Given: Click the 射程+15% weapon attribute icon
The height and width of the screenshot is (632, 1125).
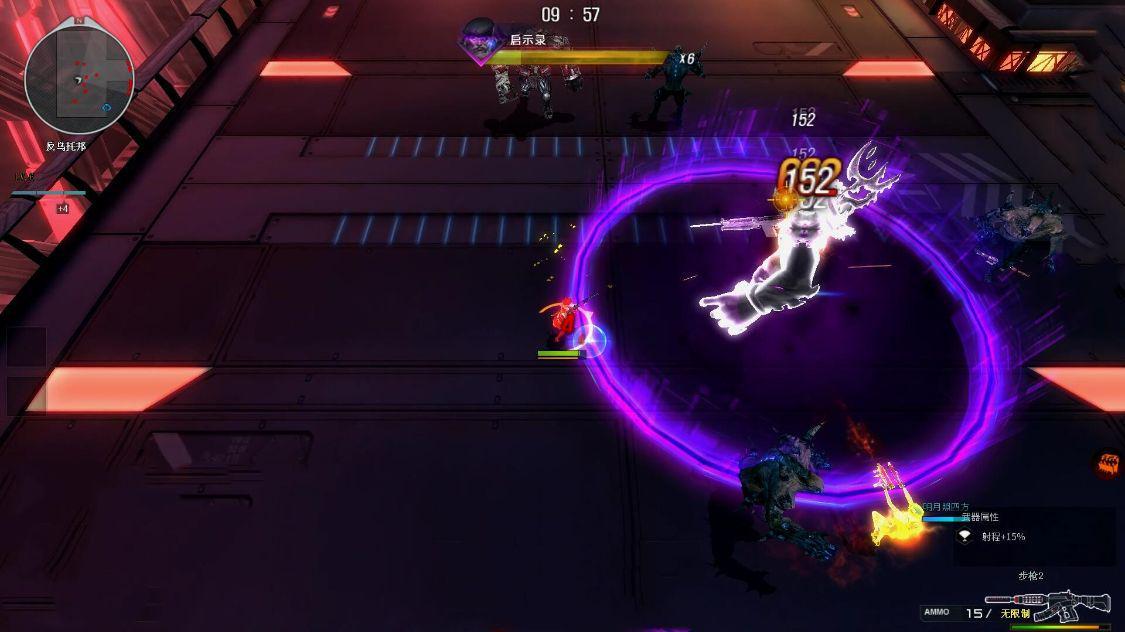Looking at the screenshot, I should 965,536.
